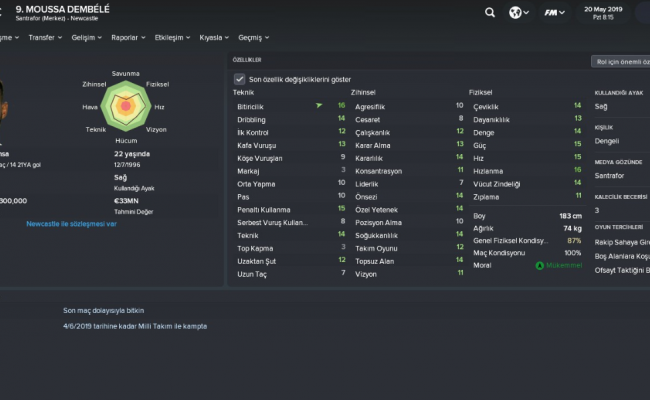The image size is (650, 400).
Task: Click the 'Rol için önemli' button
Action: (x=620, y=61)
